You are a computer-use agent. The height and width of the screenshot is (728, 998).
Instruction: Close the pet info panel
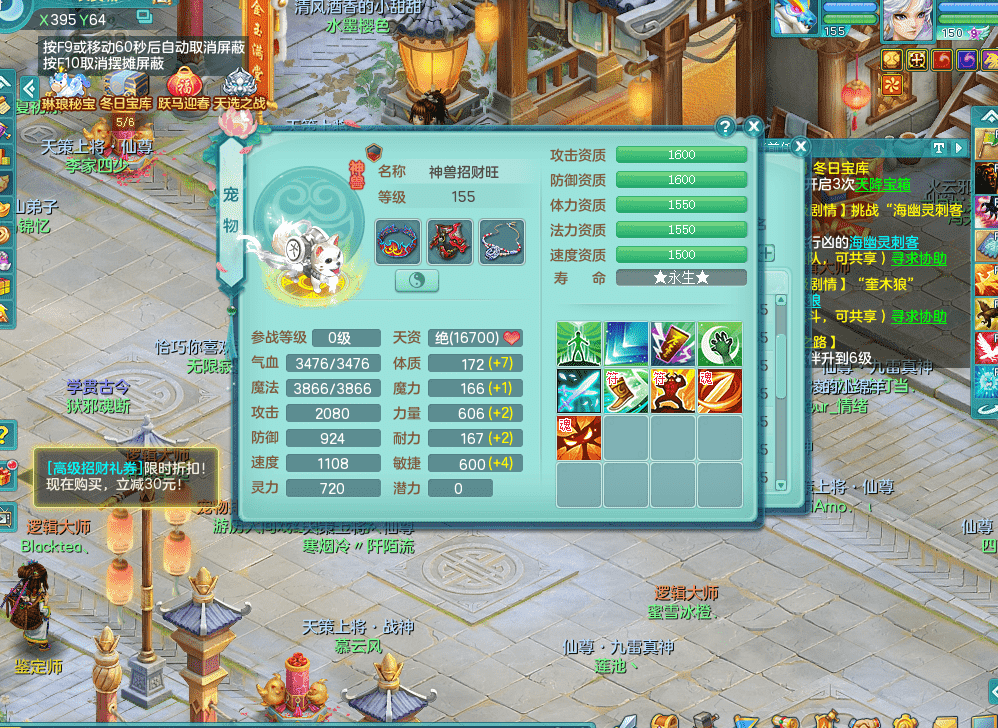tap(754, 127)
